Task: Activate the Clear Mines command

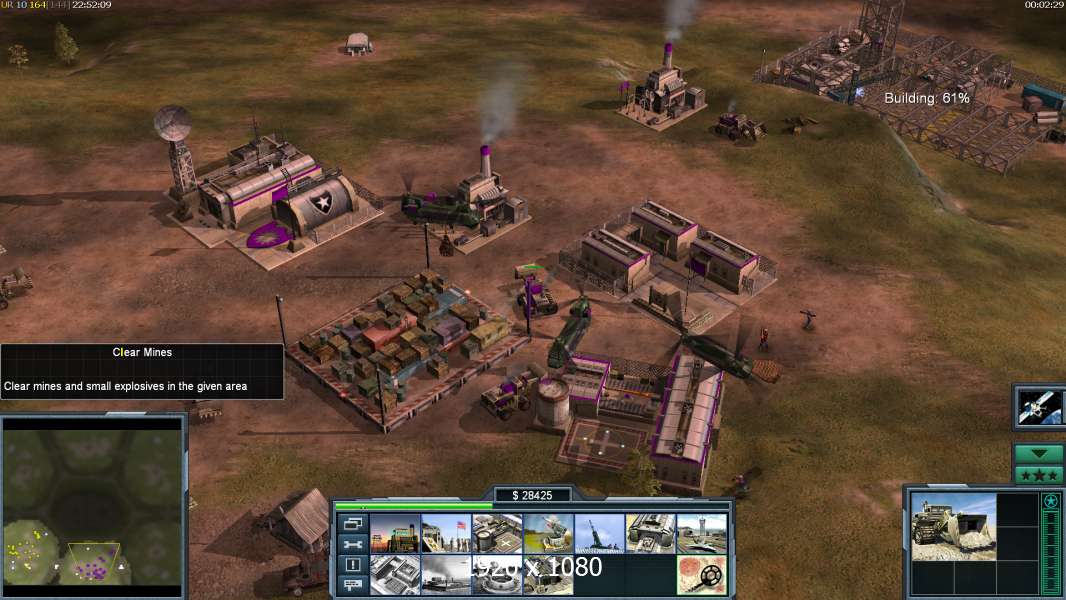Action: (x=701, y=575)
